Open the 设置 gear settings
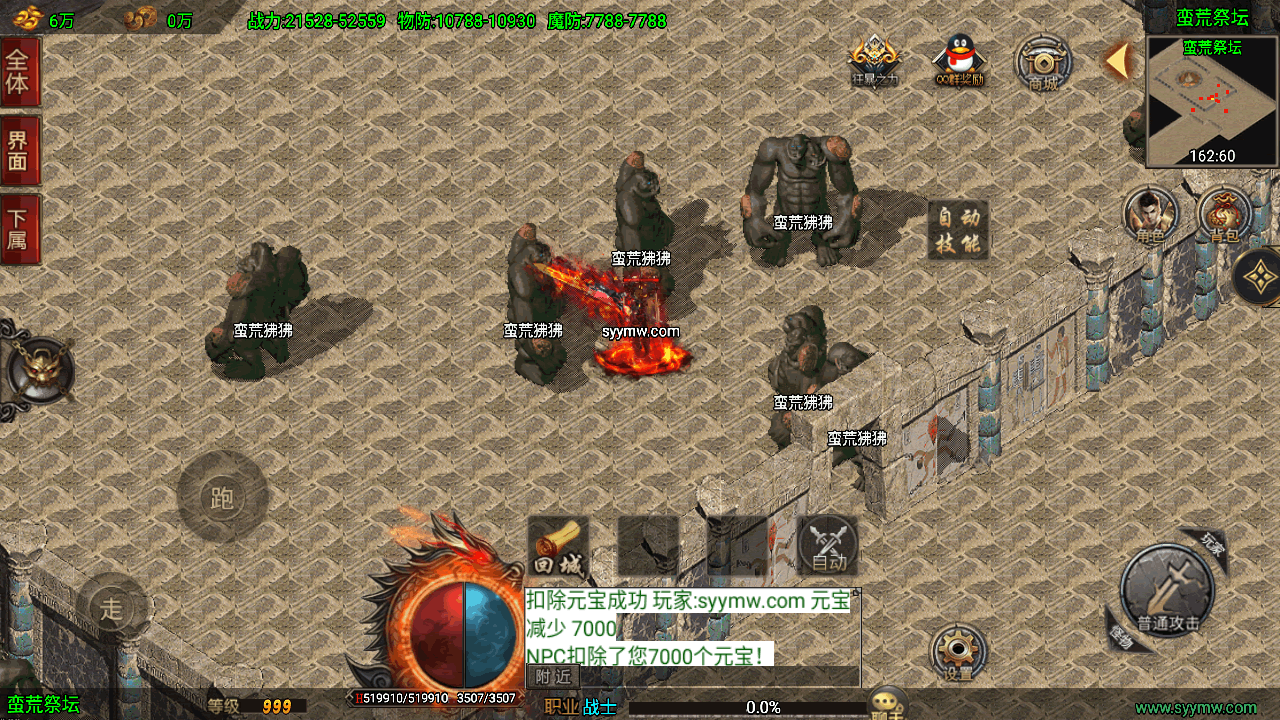The width and height of the screenshot is (1280, 720). tap(959, 653)
